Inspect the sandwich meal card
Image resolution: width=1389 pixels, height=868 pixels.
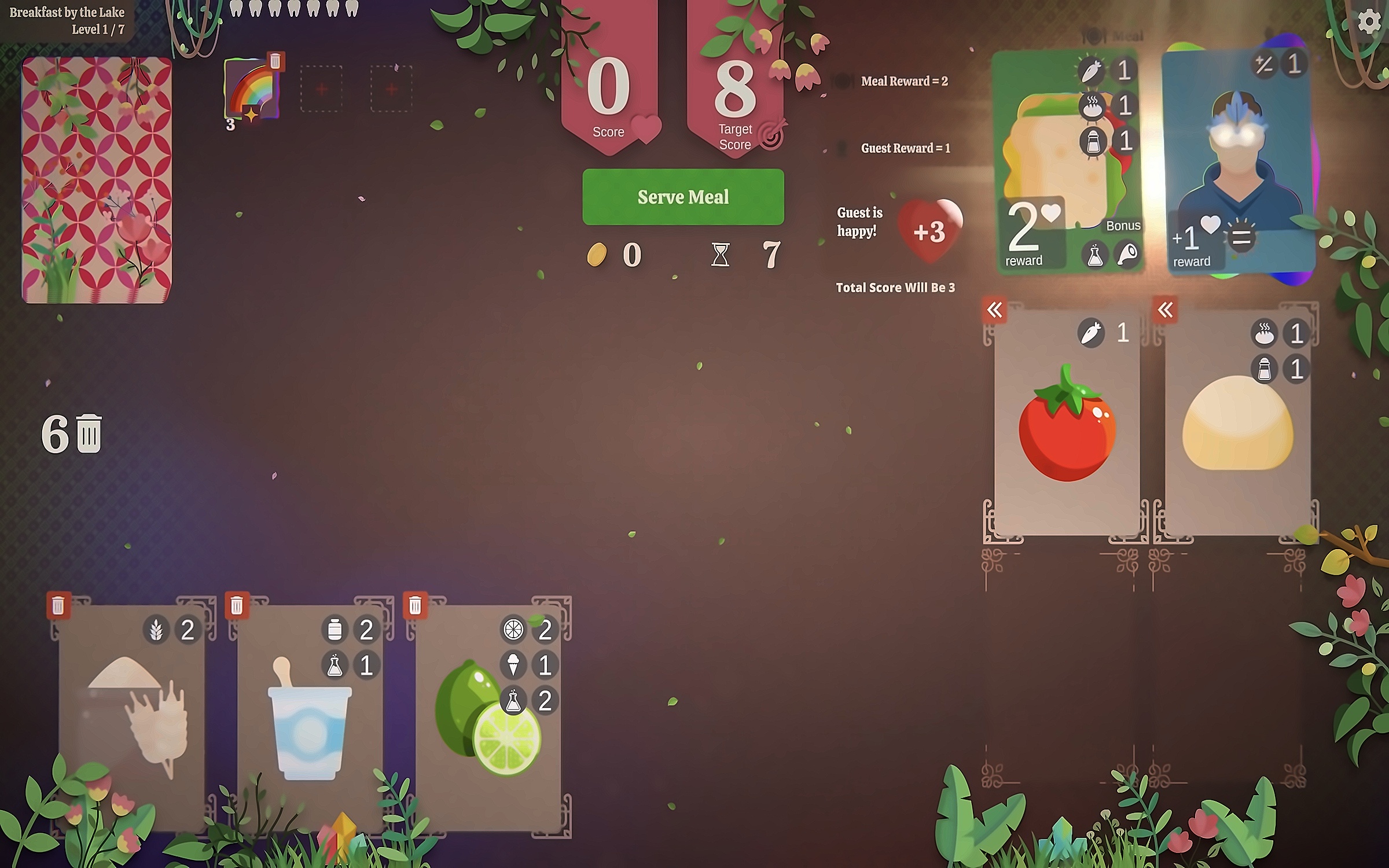click(1068, 162)
